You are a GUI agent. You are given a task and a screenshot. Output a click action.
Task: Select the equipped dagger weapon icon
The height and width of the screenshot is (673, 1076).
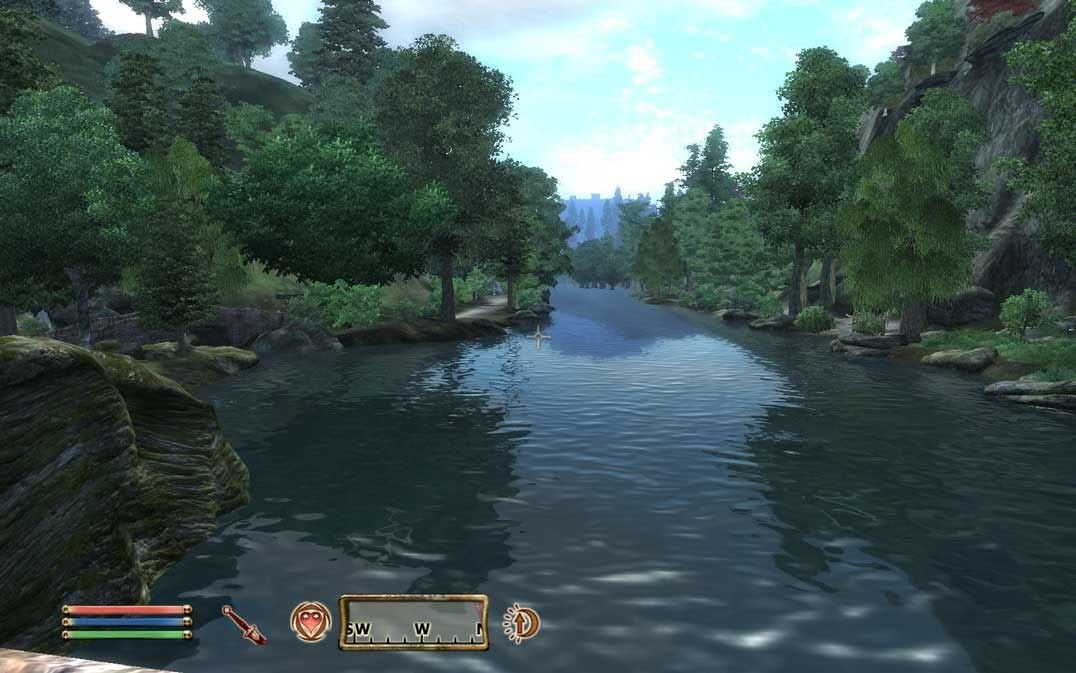coord(243,624)
